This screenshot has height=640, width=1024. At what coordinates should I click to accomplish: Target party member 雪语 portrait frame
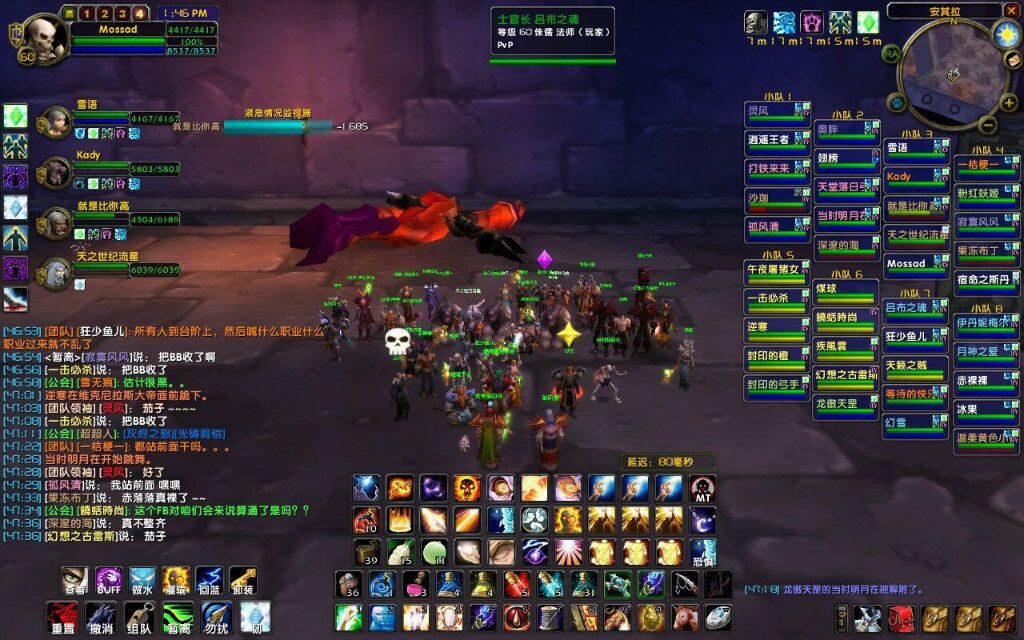(x=56, y=121)
